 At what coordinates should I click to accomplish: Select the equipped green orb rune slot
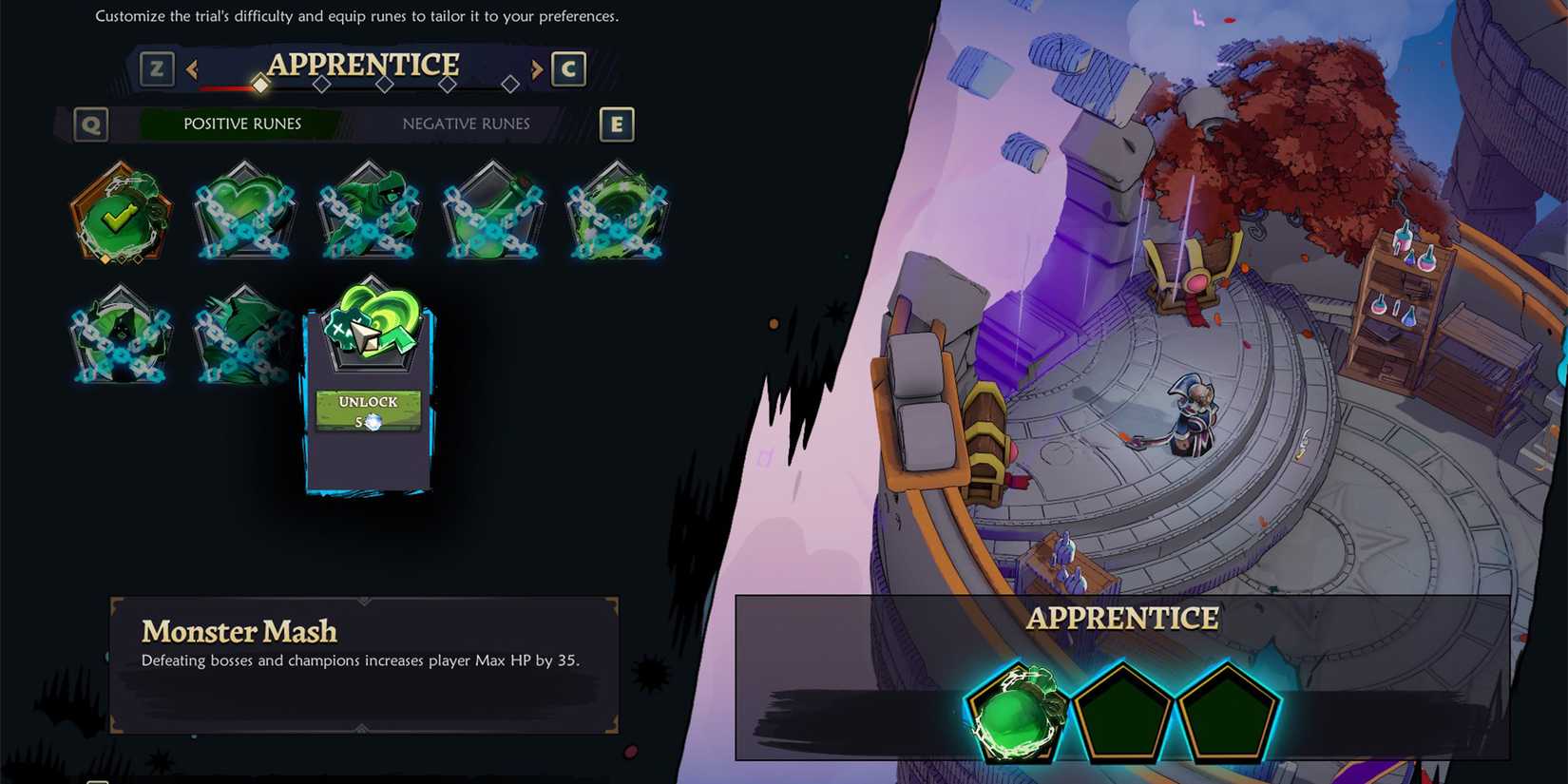coord(1013,713)
